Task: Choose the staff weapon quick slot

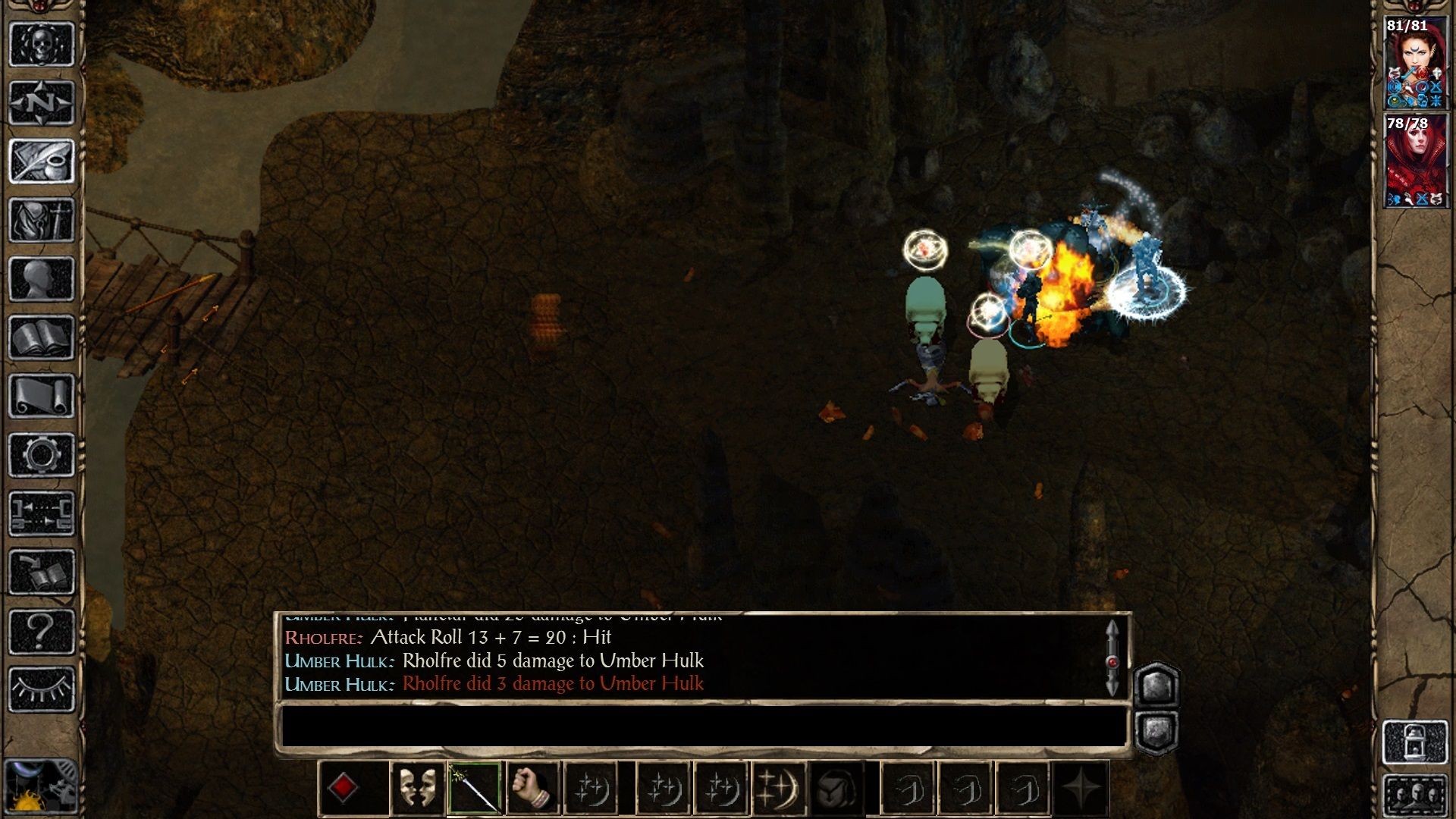Action: [x=474, y=788]
